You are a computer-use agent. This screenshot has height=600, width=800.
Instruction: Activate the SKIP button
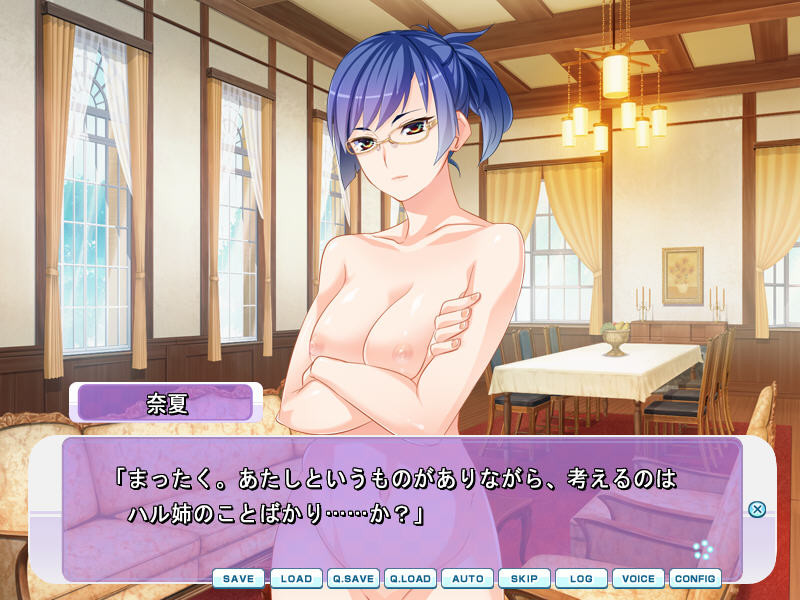[x=524, y=578]
